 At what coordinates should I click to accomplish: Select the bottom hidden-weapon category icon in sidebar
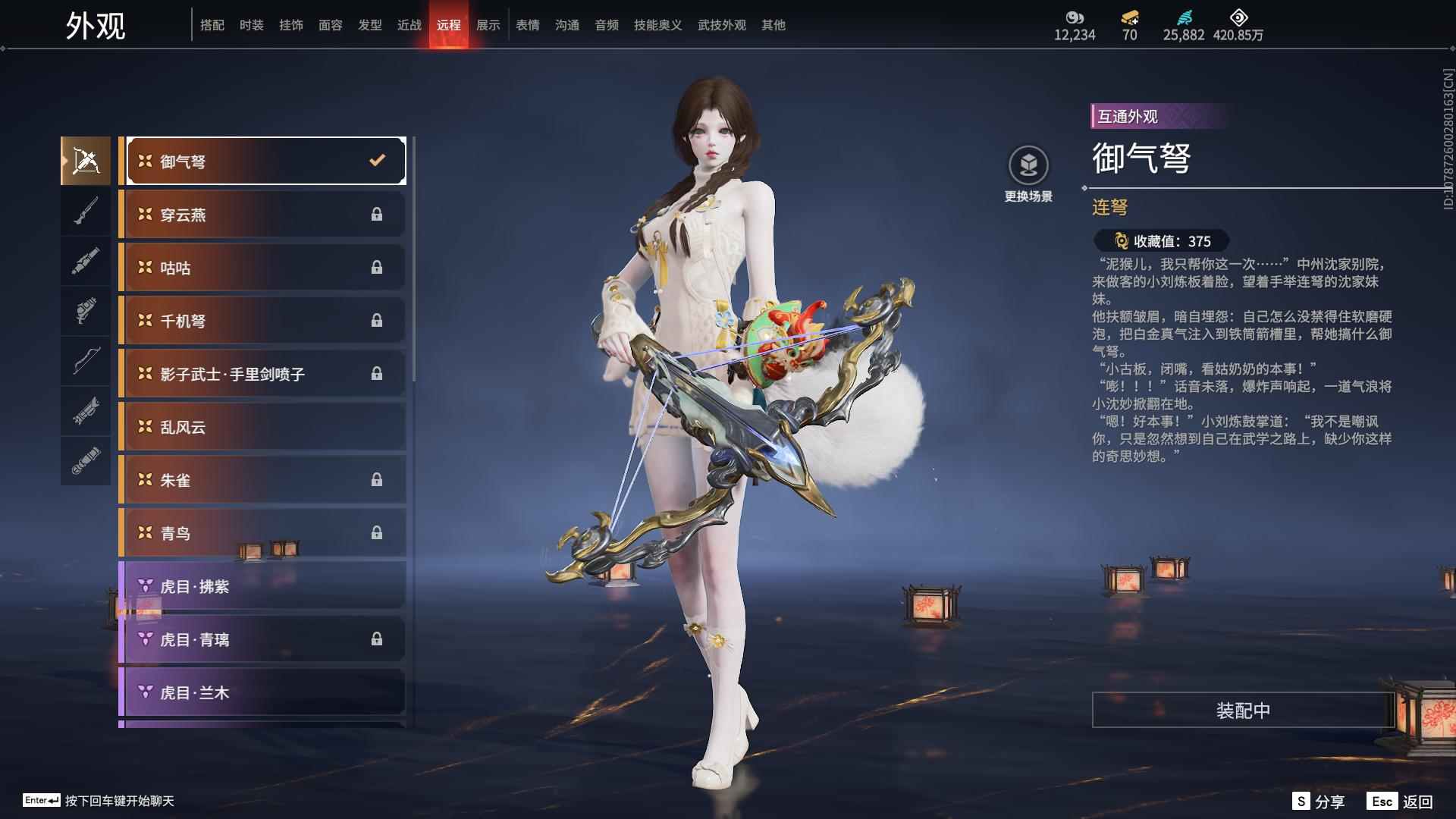pyautogui.click(x=86, y=460)
